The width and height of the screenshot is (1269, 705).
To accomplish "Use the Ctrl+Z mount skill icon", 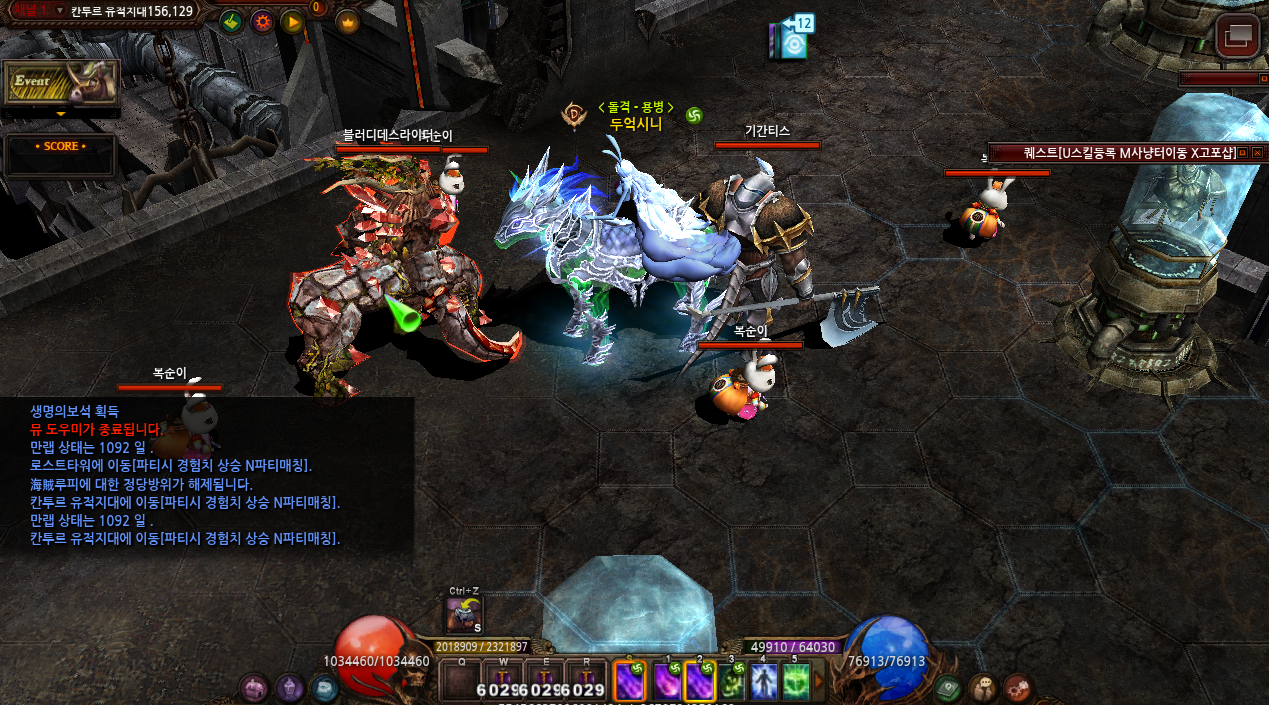I will 463,616.
